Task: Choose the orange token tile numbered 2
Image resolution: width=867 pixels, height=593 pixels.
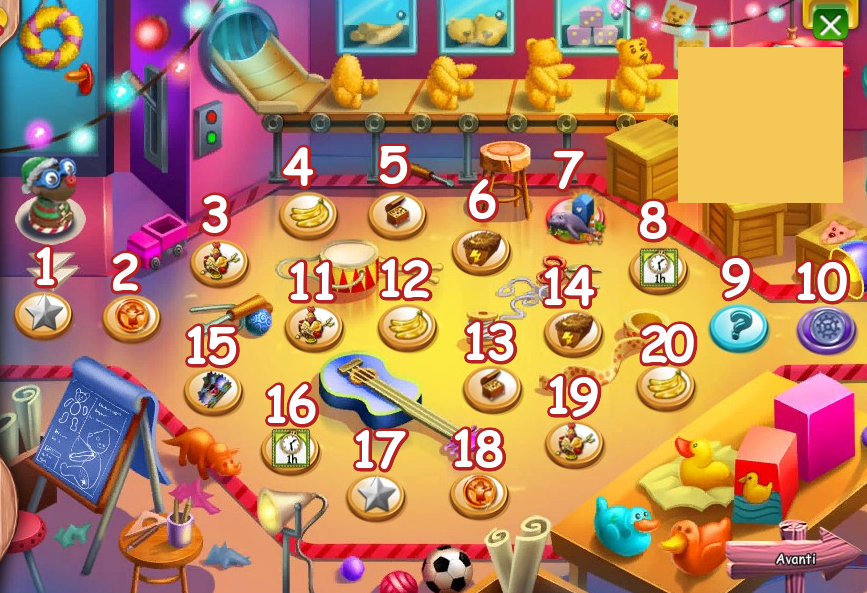Action: tap(131, 317)
